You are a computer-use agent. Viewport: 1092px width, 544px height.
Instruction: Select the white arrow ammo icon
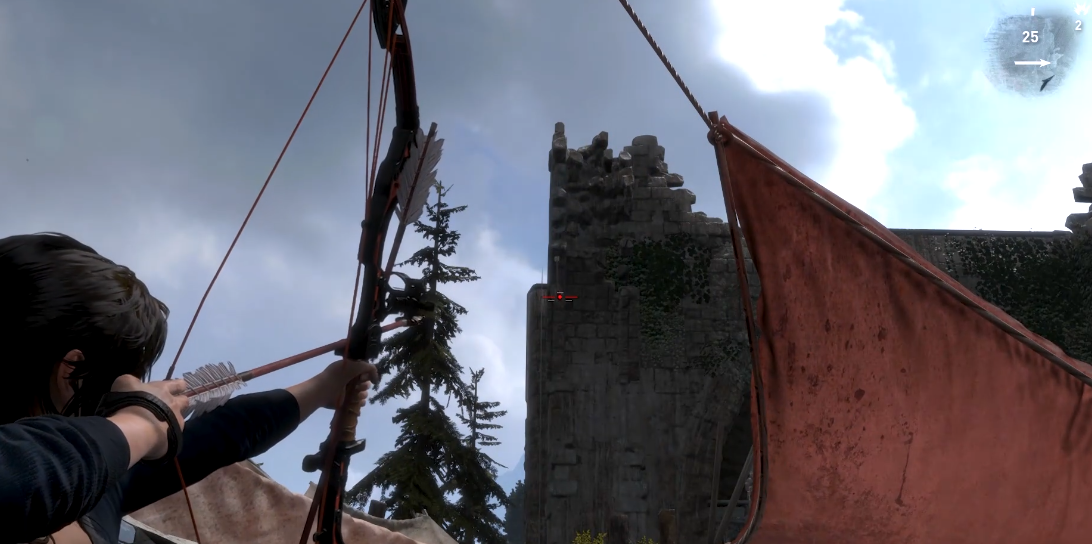tap(1032, 63)
